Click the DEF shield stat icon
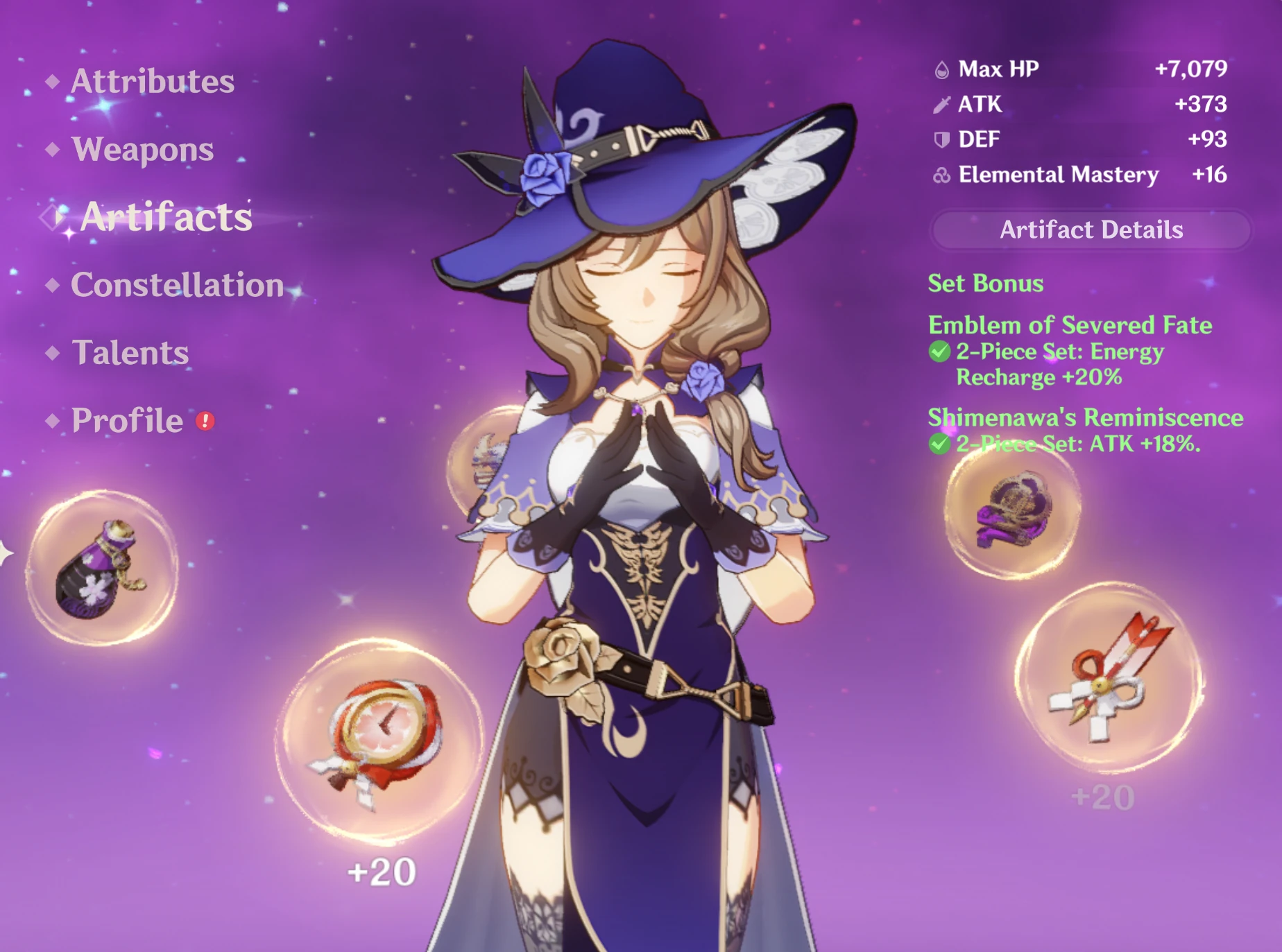This screenshot has width=1282, height=952. (x=942, y=140)
